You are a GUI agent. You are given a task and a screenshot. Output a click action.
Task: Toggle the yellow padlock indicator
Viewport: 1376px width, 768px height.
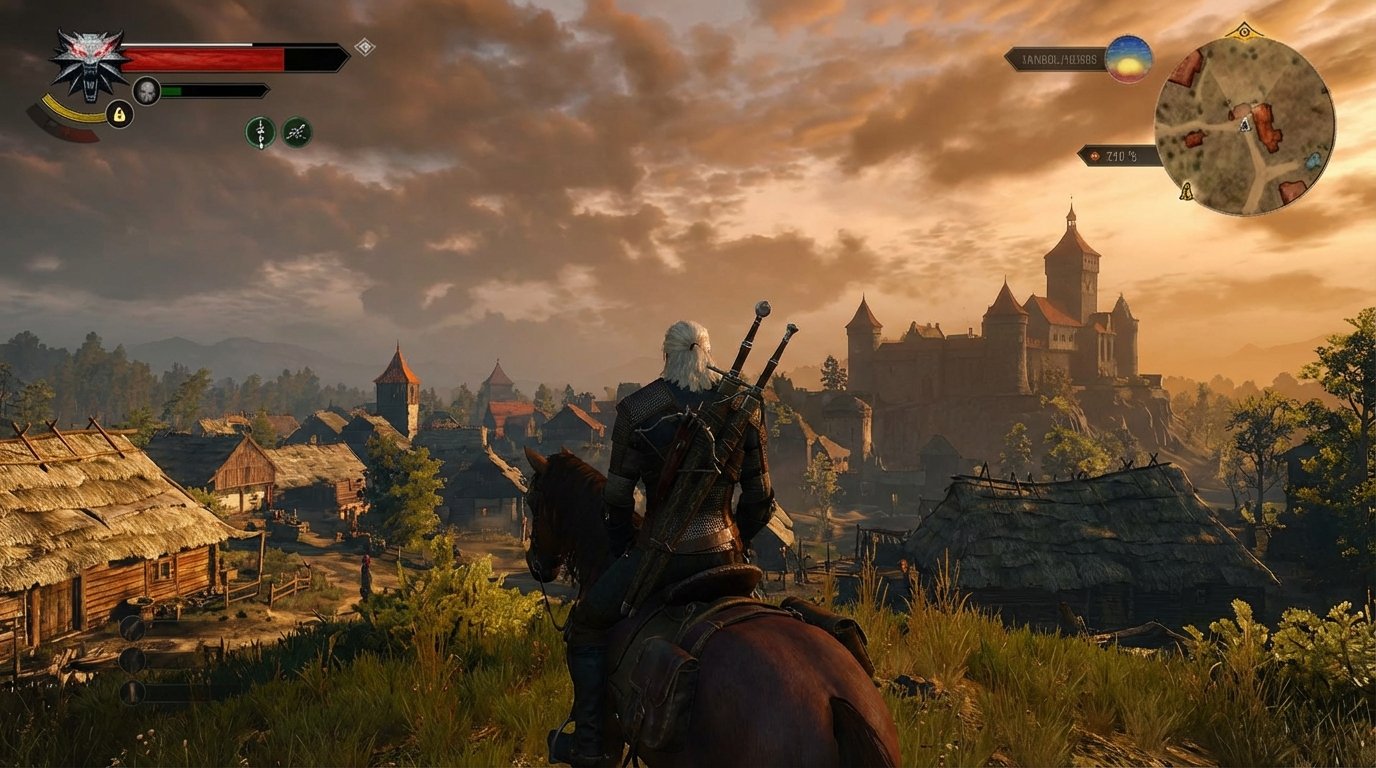point(119,112)
